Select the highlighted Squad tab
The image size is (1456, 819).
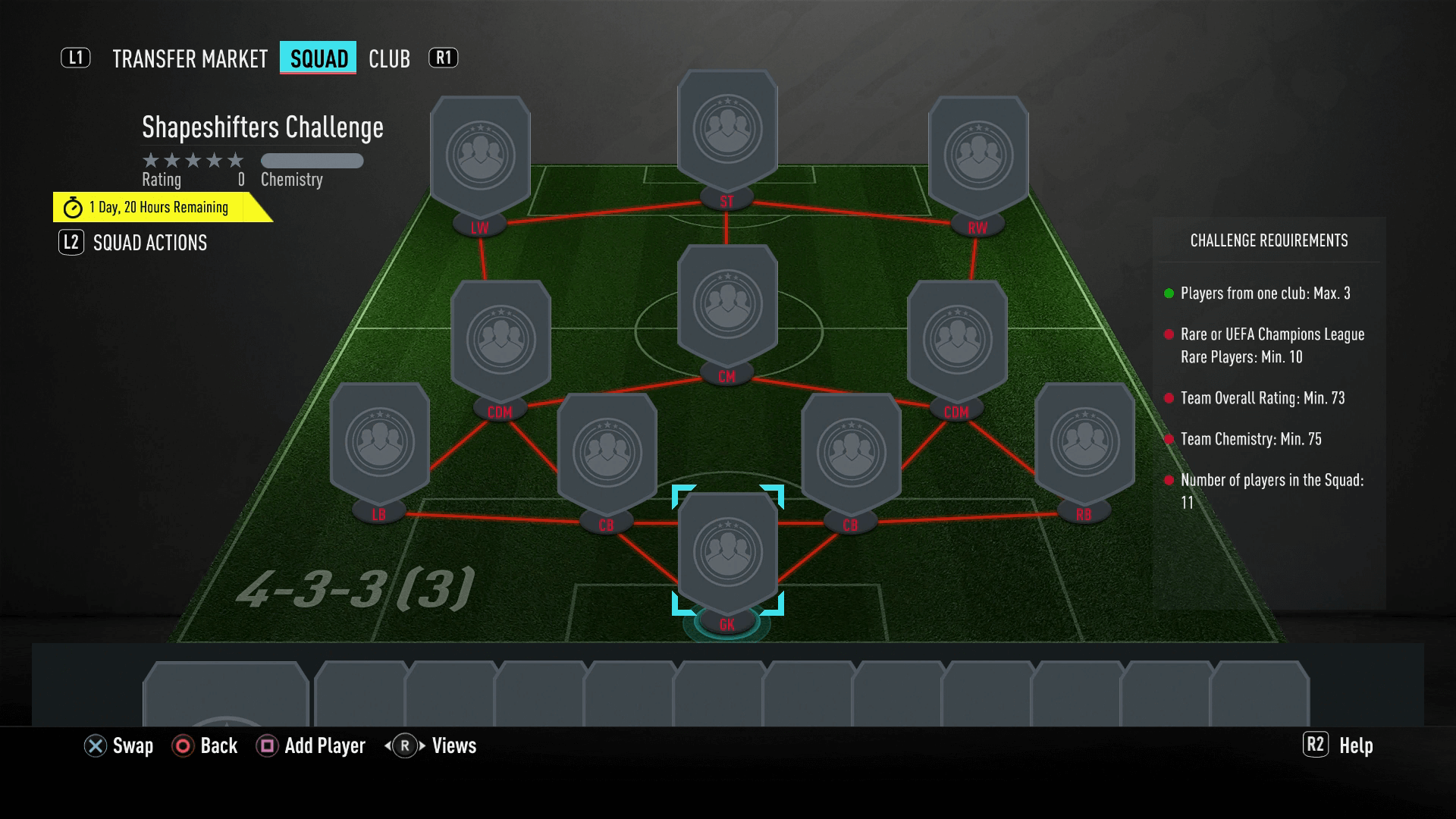318,58
